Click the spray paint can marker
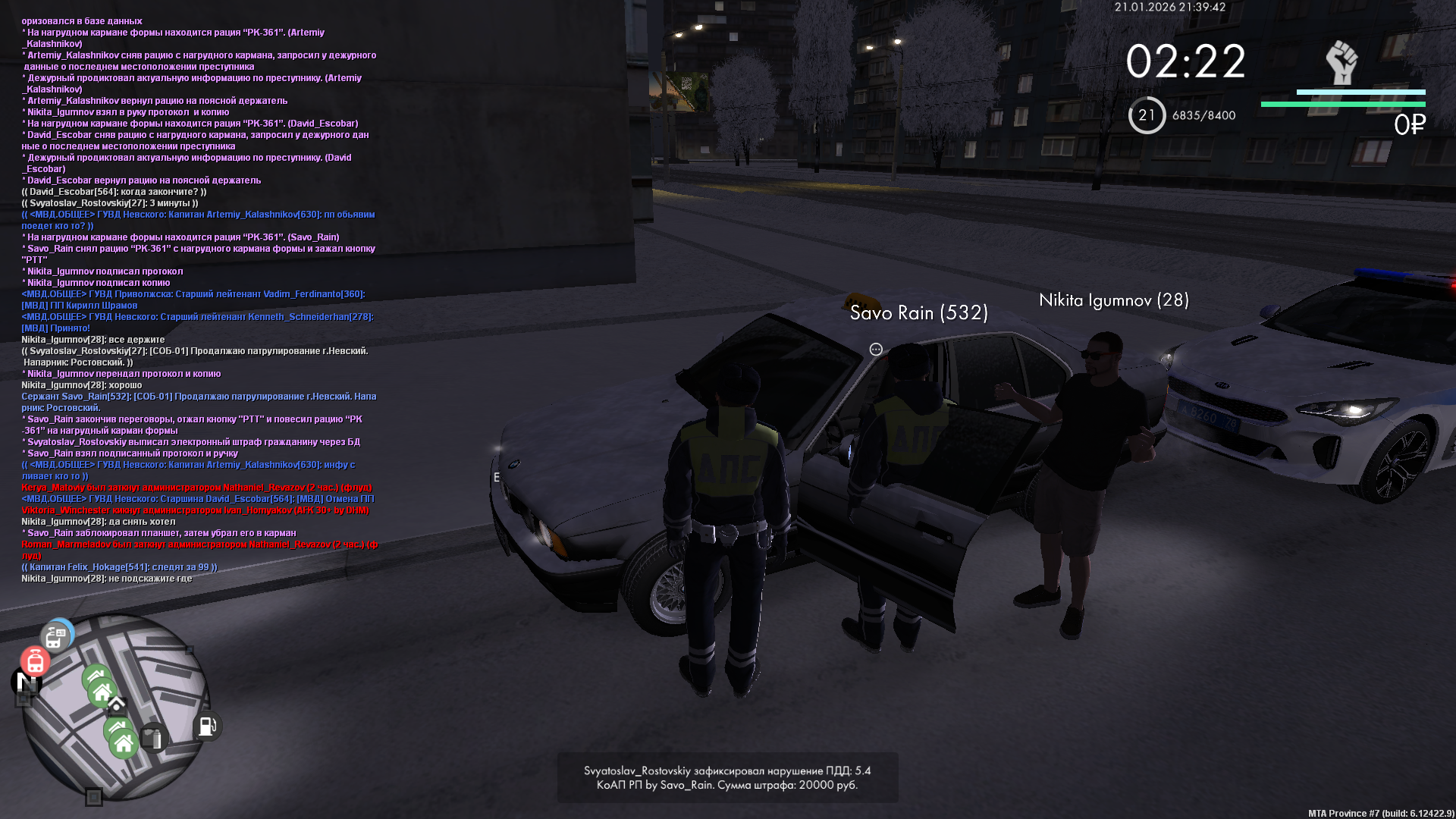Screen dimensions: 1456x819 tap(152, 738)
